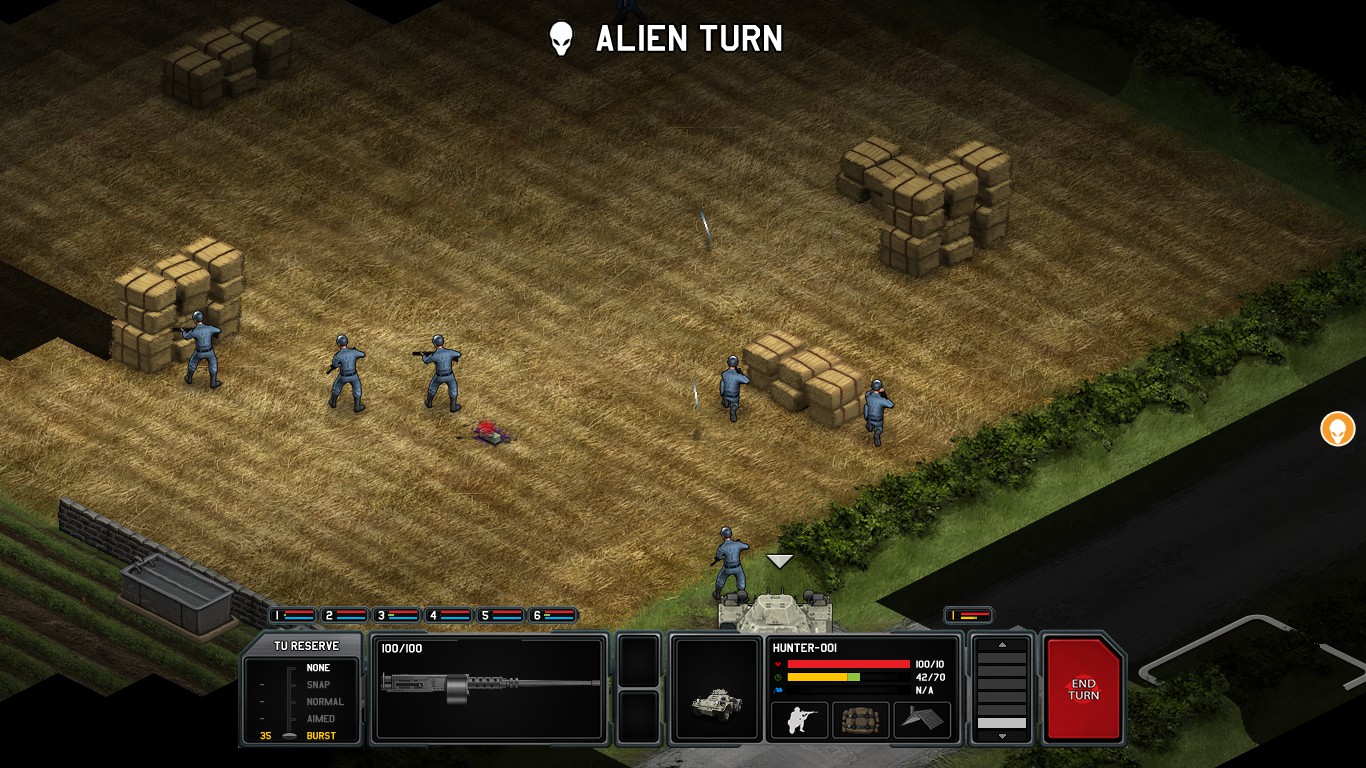Click the Hunter-001 vehicle portrait
The image size is (1366, 768).
coord(717,689)
